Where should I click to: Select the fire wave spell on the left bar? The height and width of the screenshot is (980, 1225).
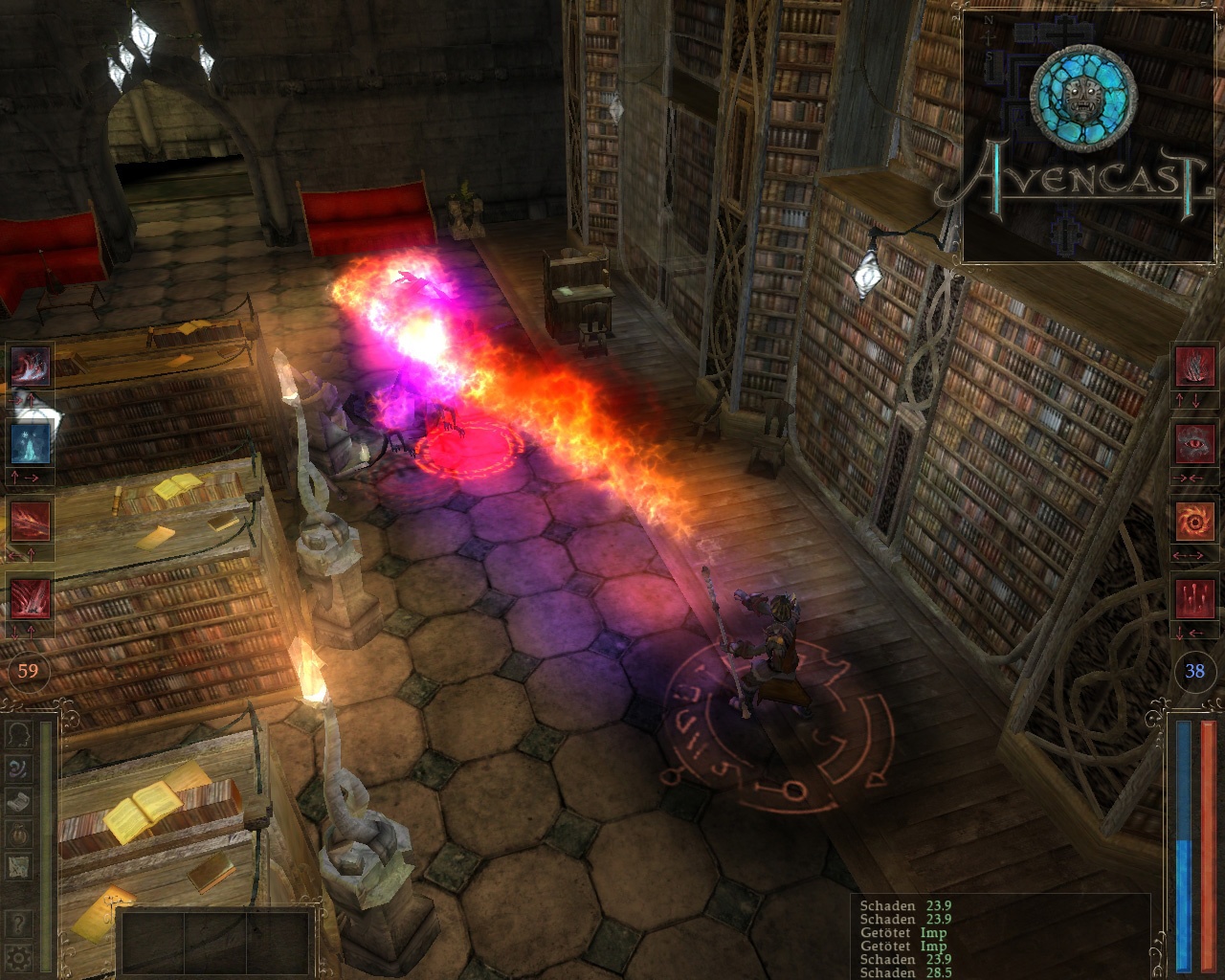click(x=30, y=522)
